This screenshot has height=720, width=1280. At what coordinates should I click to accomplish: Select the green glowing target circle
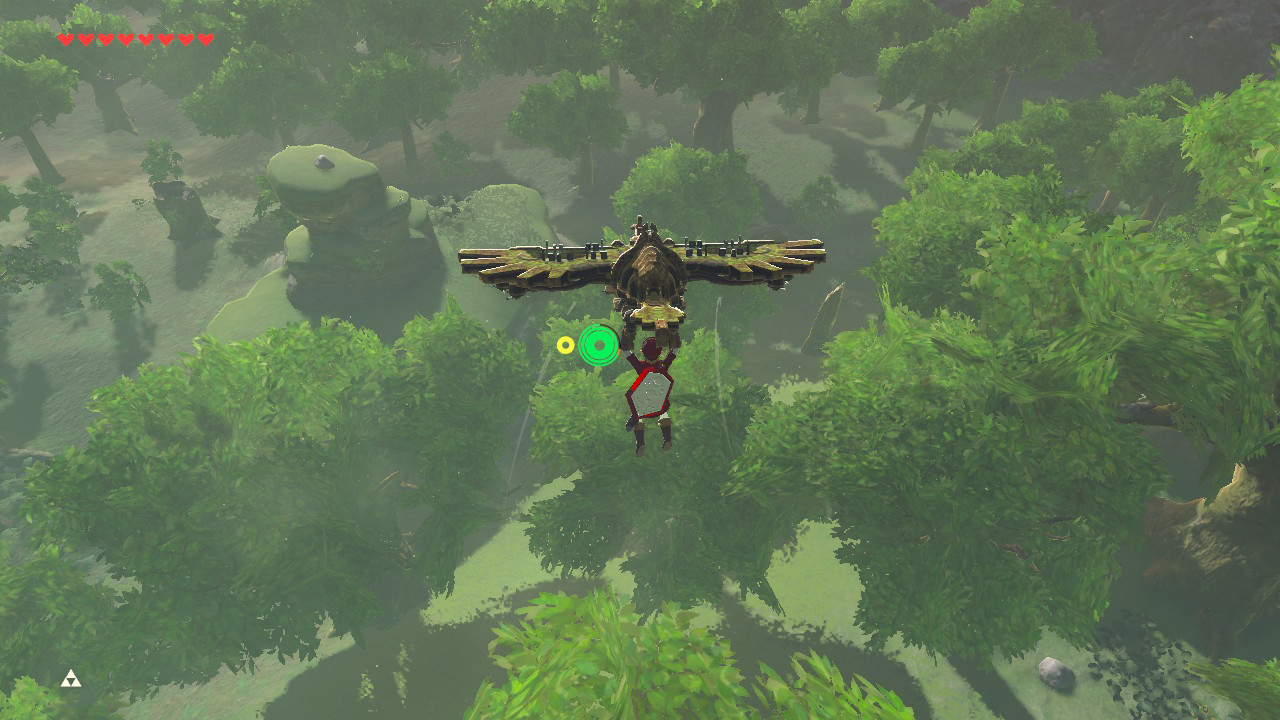tap(599, 345)
